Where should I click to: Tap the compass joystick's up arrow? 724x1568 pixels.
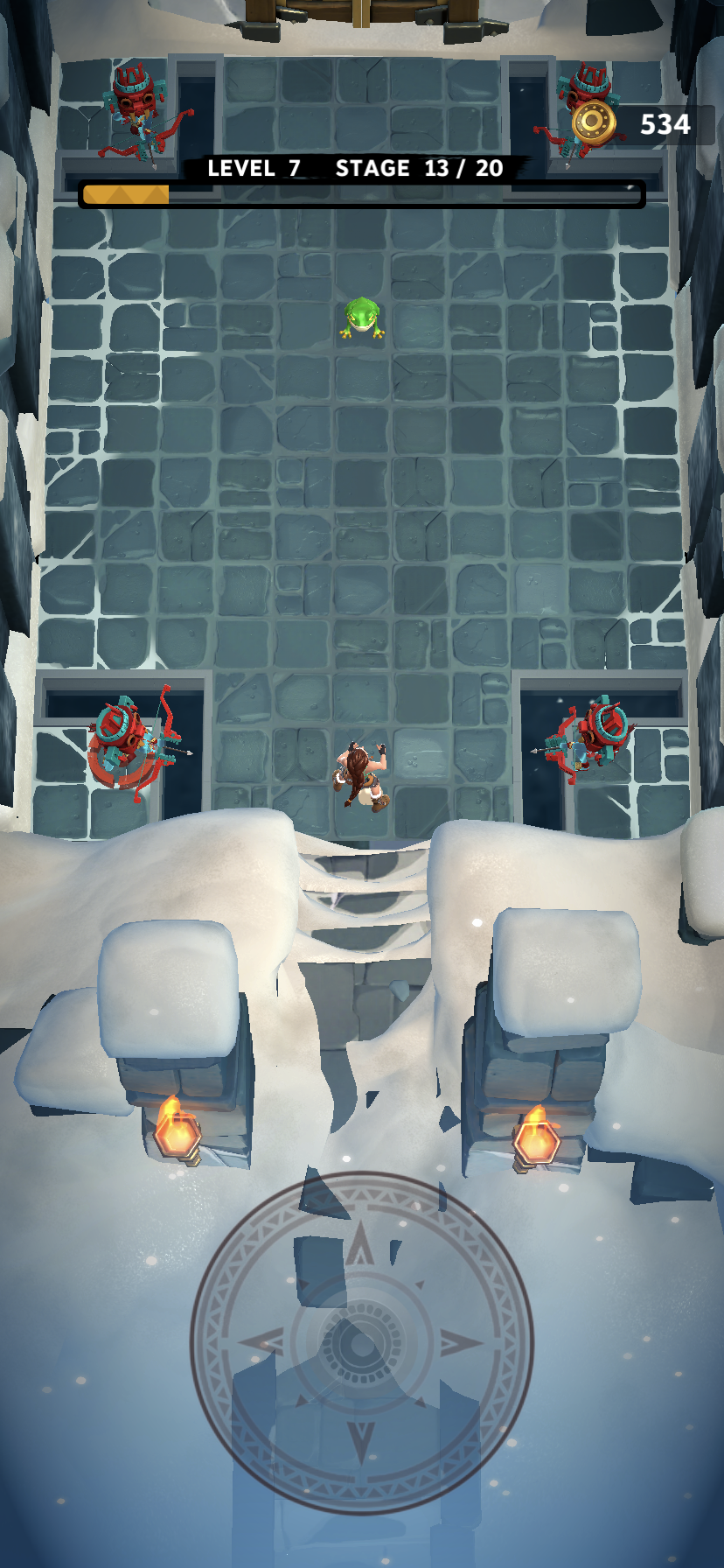click(359, 1247)
